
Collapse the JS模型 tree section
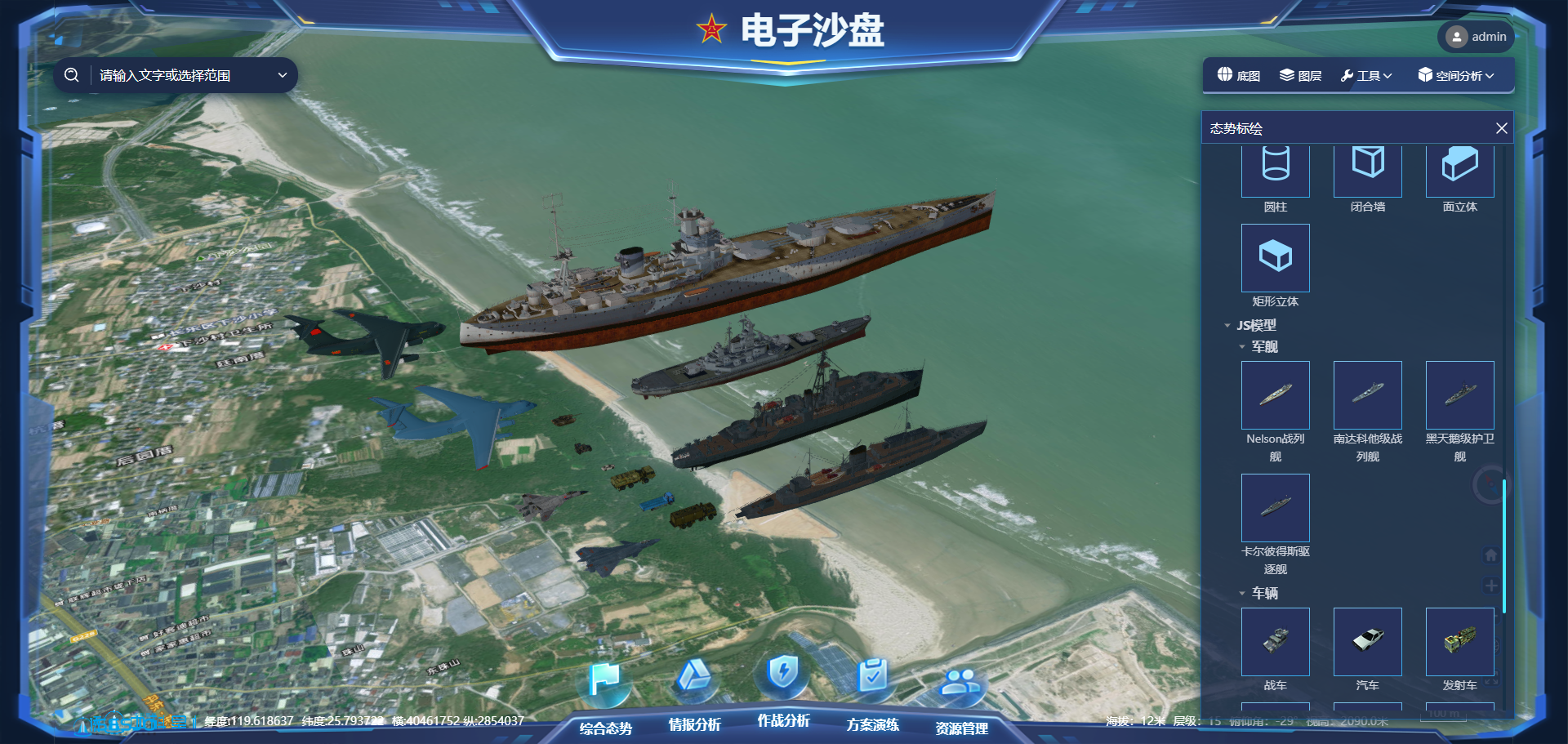click(1227, 326)
